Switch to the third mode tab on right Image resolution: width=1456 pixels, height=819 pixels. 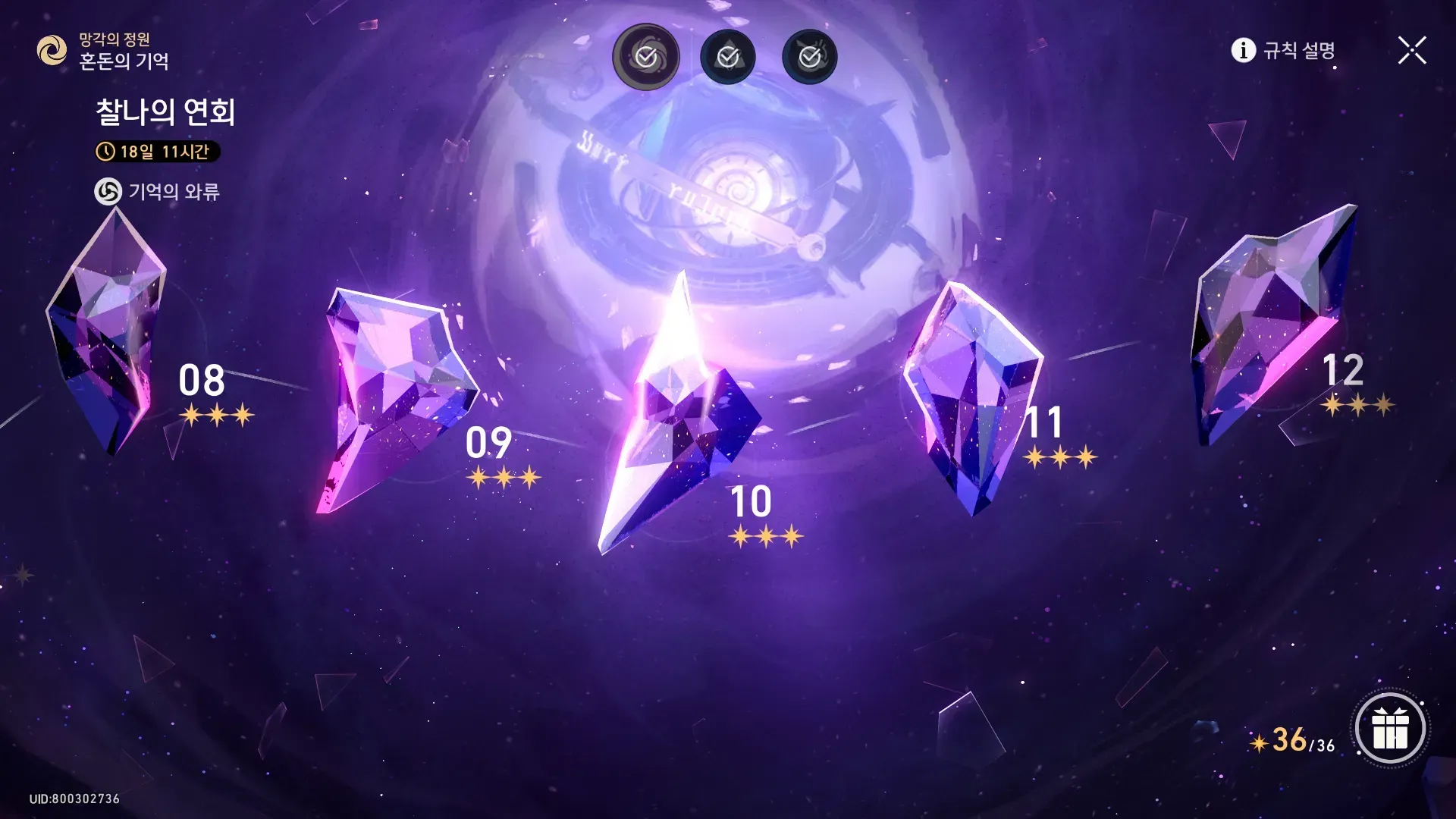click(x=810, y=57)
